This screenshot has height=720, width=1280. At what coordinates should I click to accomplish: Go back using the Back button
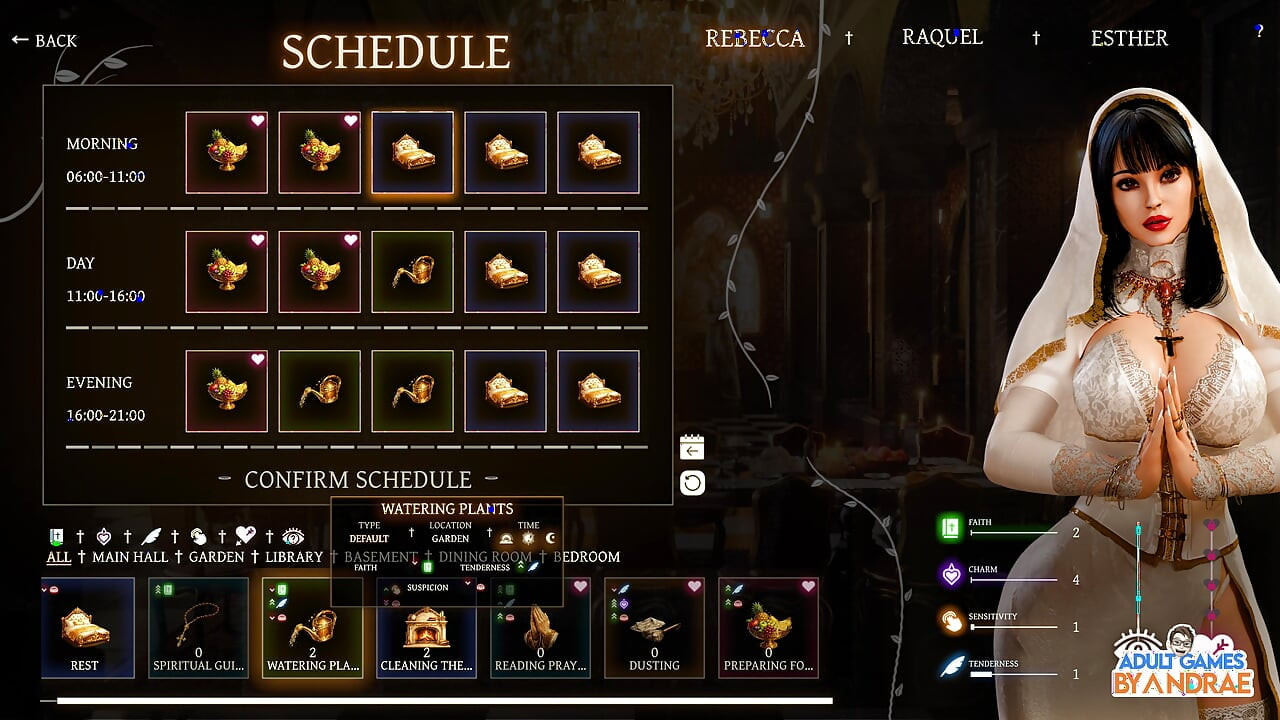click(44, 40)
